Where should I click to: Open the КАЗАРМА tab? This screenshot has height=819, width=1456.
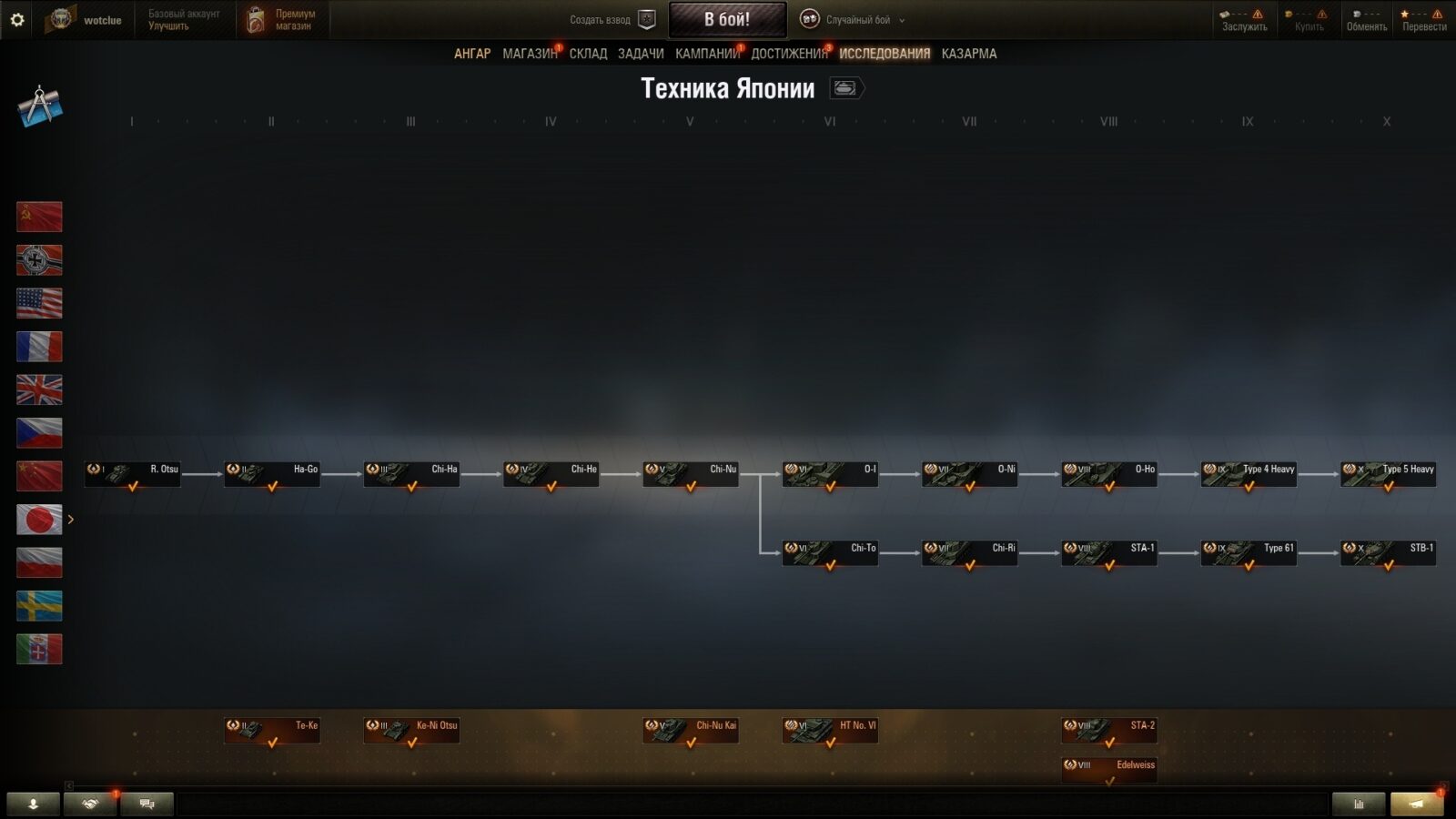[x=968, y=54]
